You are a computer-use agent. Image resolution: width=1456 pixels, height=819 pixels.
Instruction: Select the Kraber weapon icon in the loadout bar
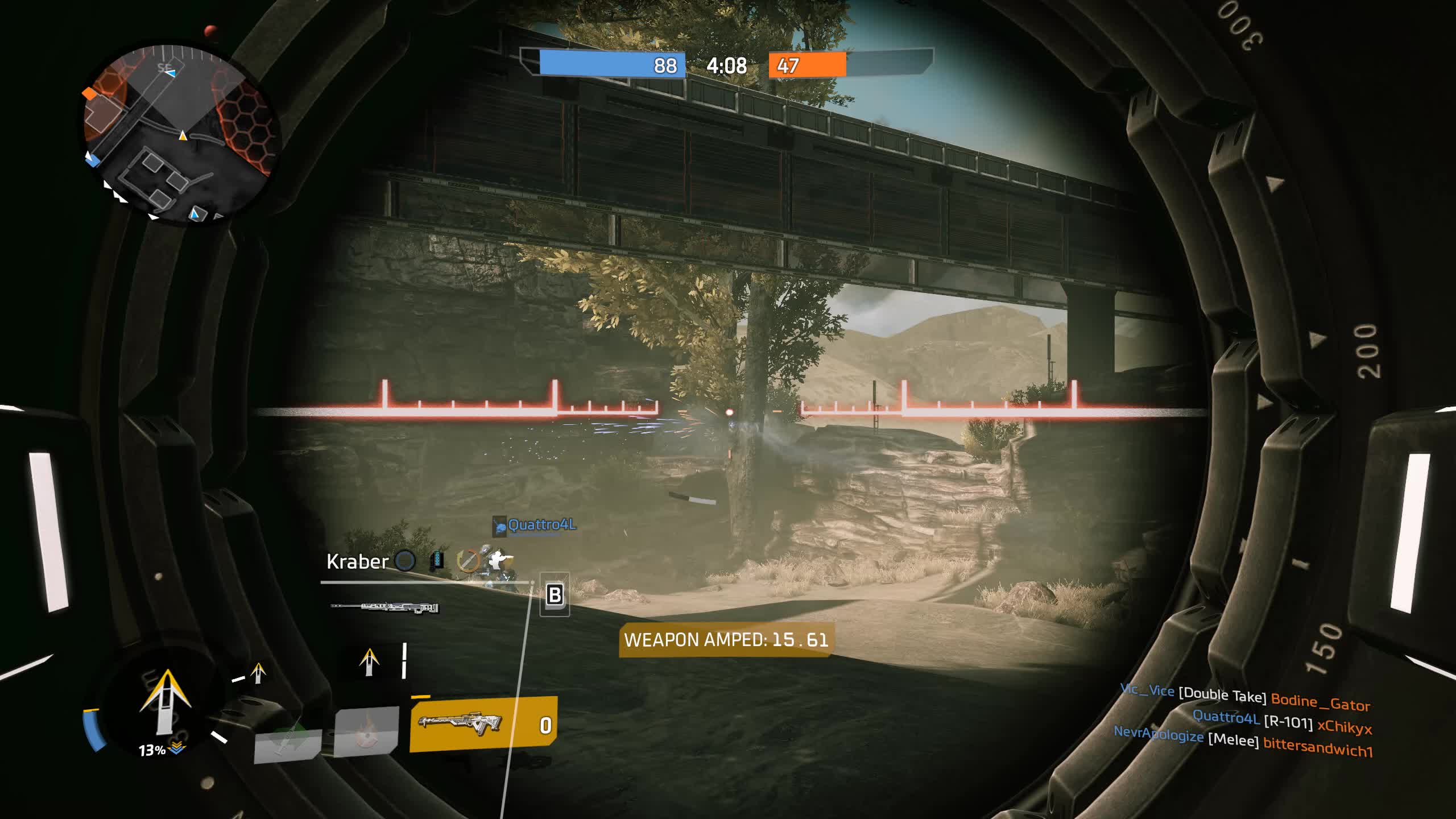(385, 606)
